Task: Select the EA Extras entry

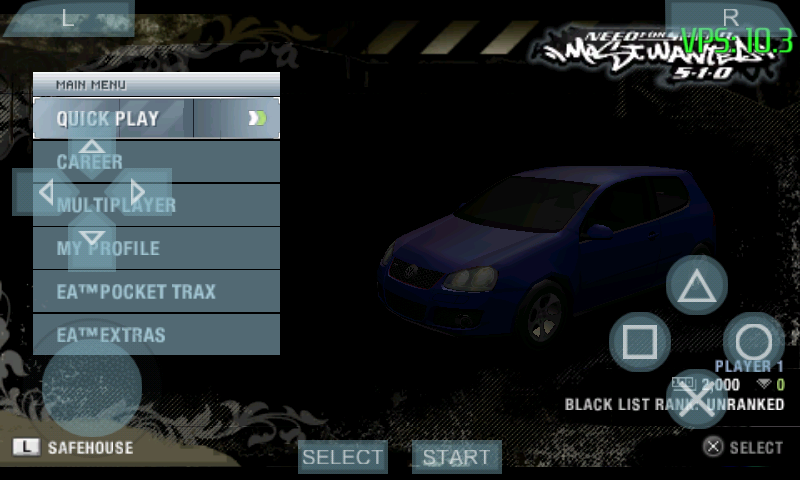Action: (x=156, y=335)
